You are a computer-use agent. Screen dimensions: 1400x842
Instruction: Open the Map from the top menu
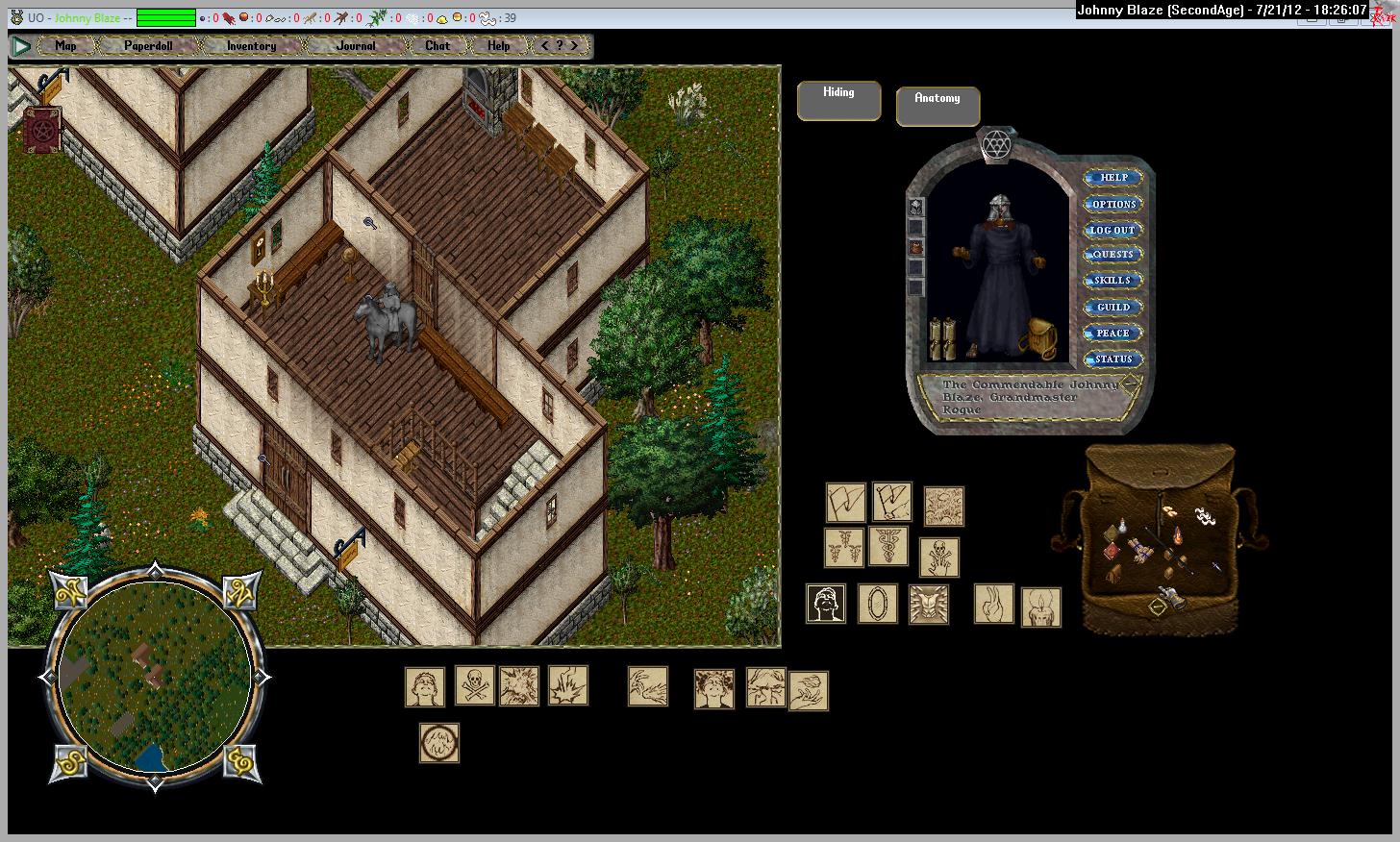point(65,45)
